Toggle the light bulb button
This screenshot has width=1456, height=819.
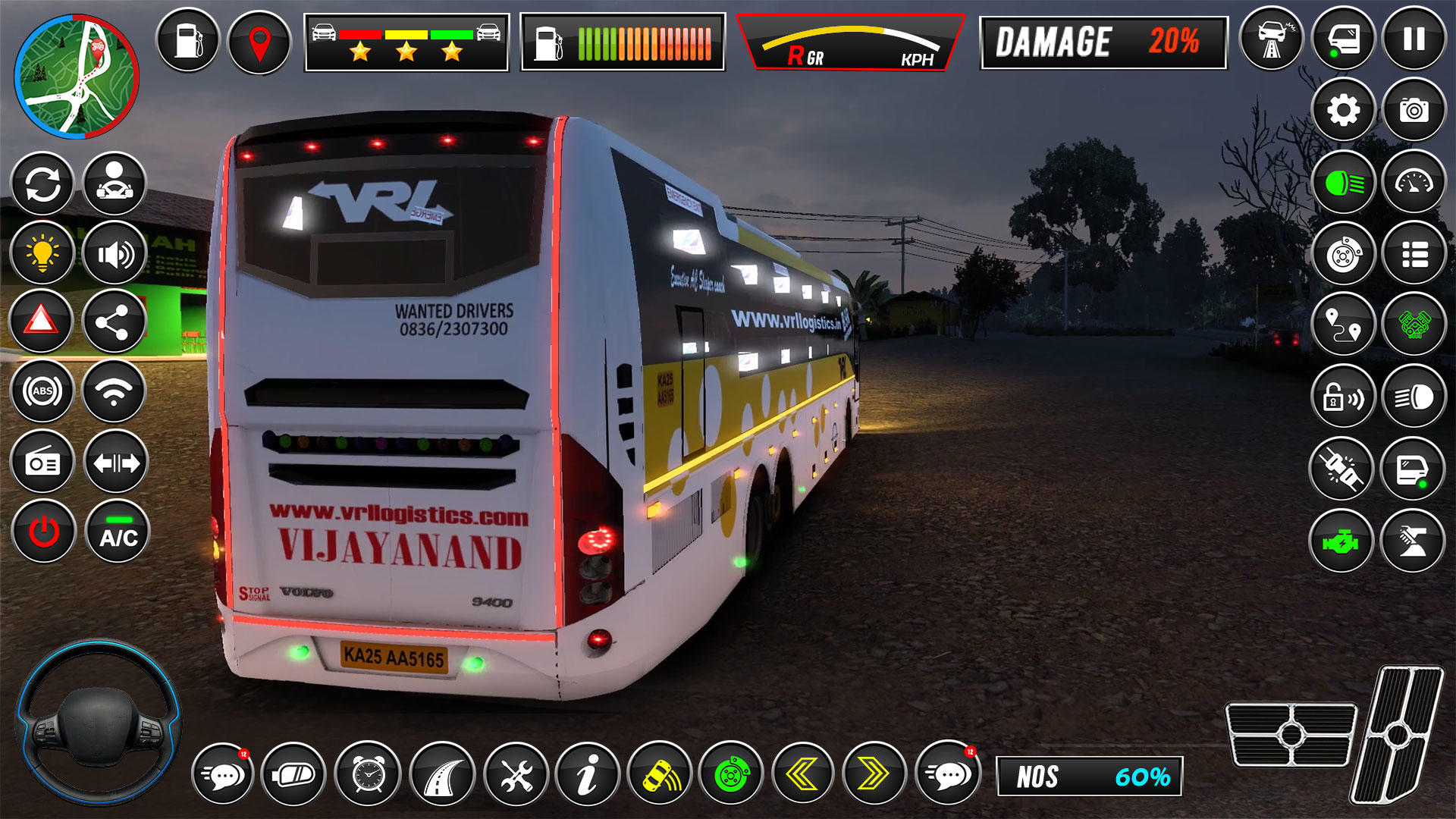pyautogui.click(x=42, y=253)
